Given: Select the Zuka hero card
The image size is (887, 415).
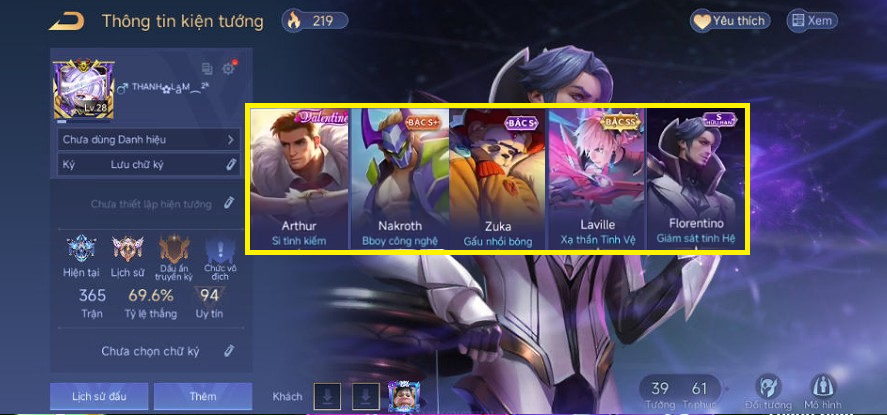Looking at the screenshot, I should (x=498, y=178).
